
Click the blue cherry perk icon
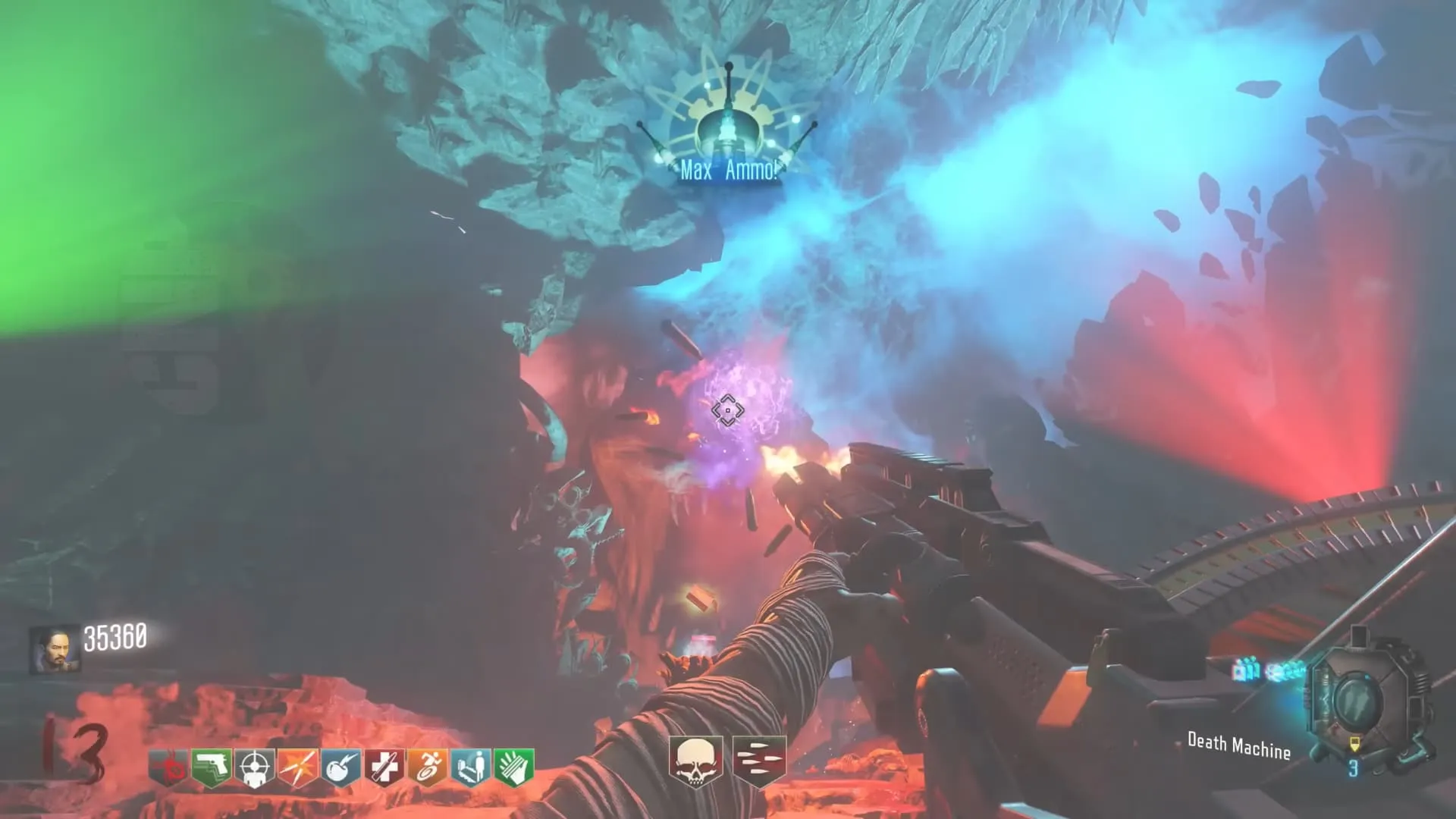point(341,767)
